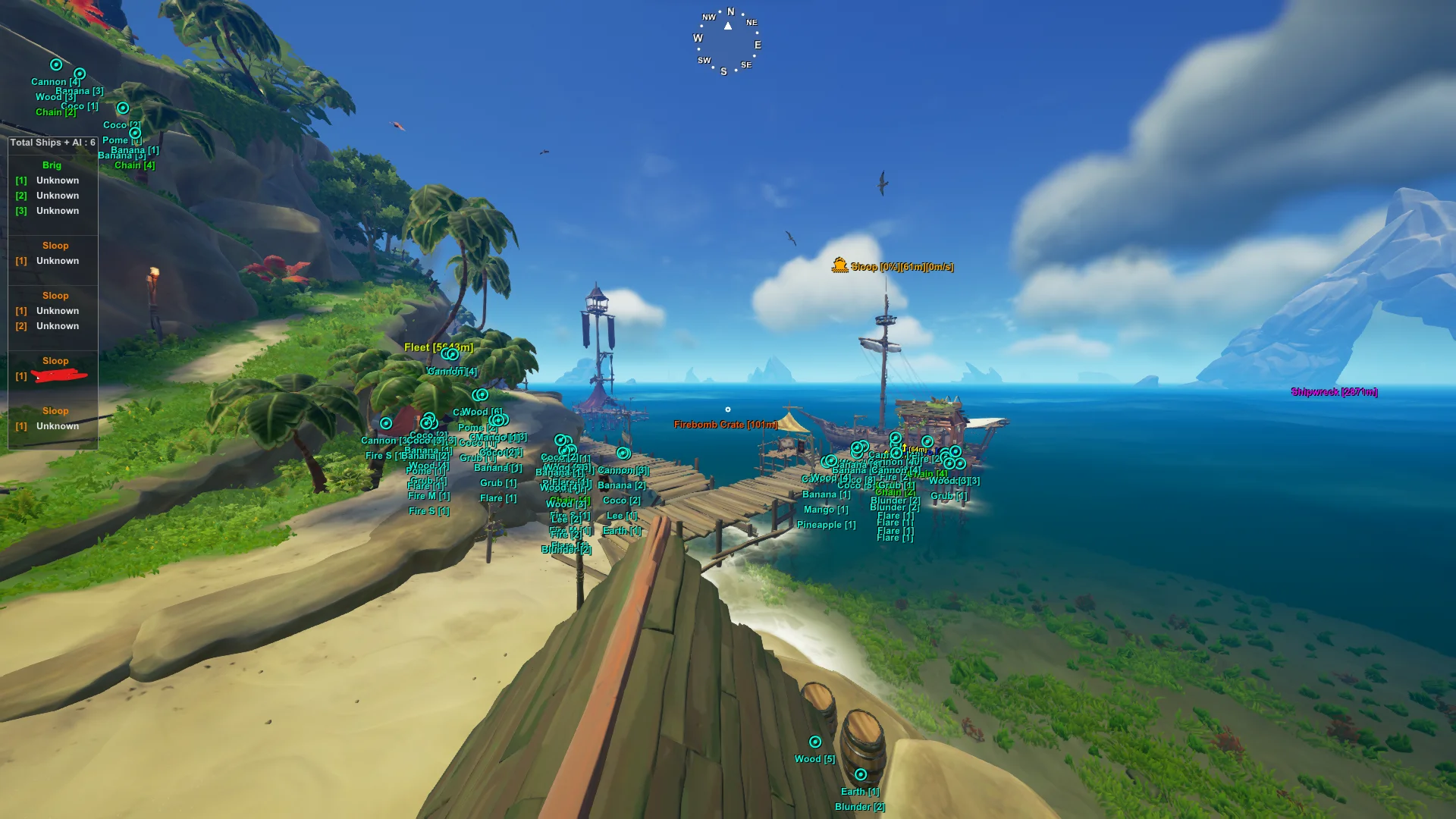The height and width of the screenshot is (819, 1456).
Task: Click the Blunder [2] item marker at bottom
Action: click(x=861, y=806)
